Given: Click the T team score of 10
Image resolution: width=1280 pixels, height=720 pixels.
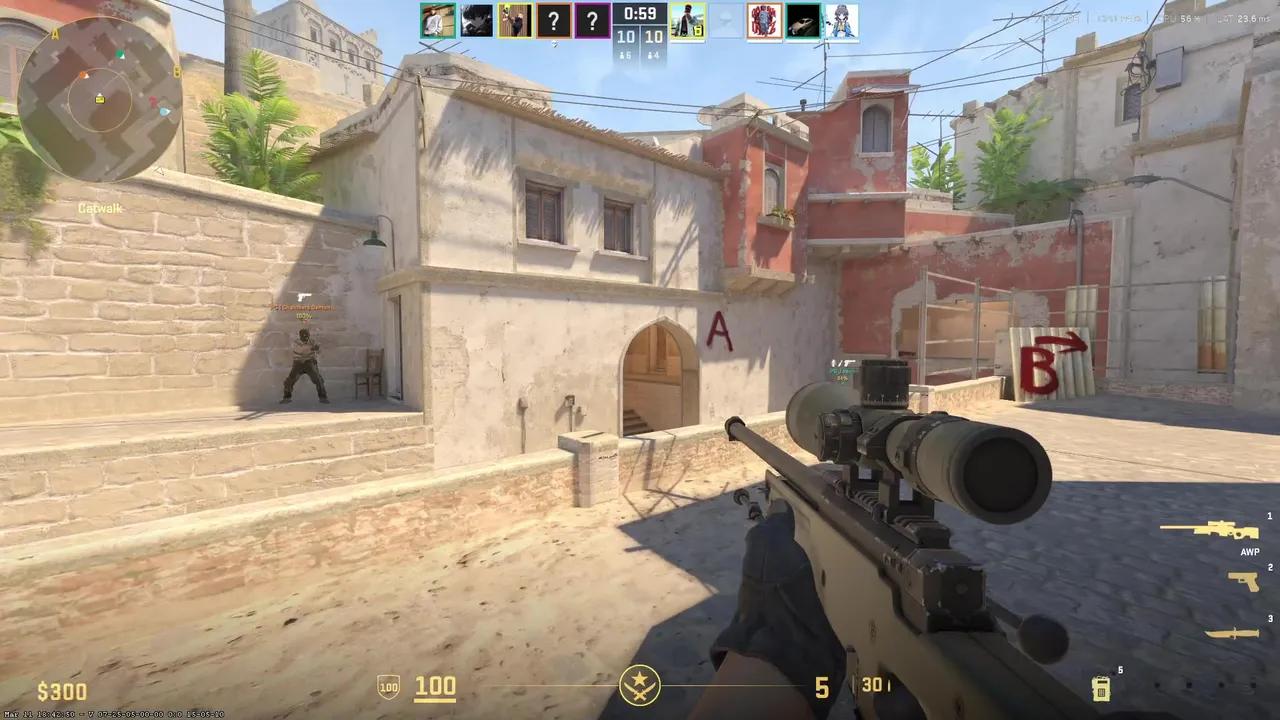Looking at the screenshot, I should (655, 36).
